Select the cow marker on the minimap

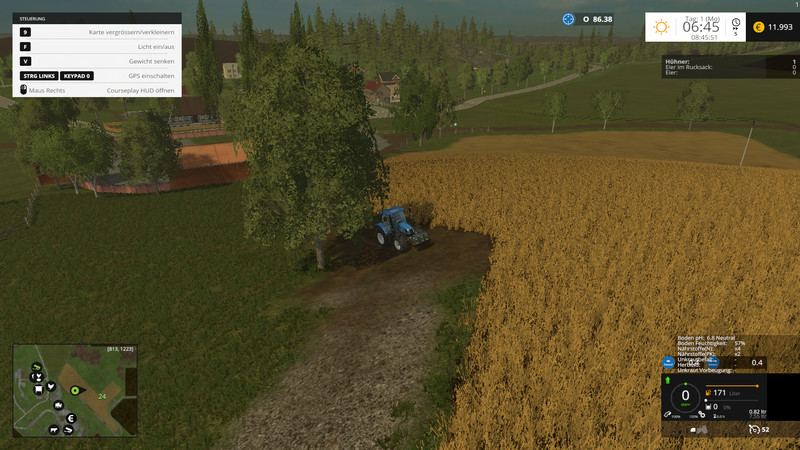pos(52,429)
